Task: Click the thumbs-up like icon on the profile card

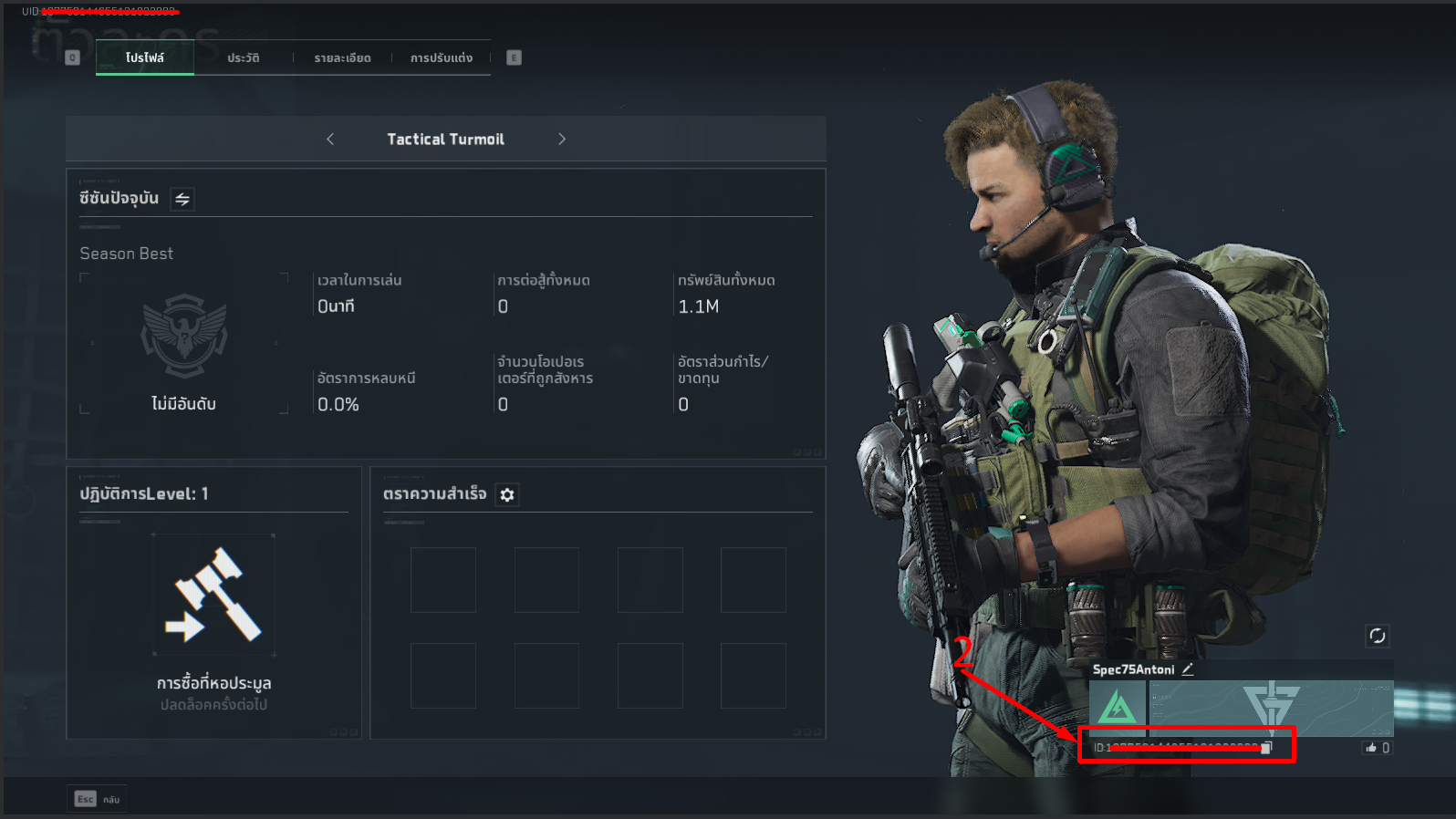Action: 1373,746
